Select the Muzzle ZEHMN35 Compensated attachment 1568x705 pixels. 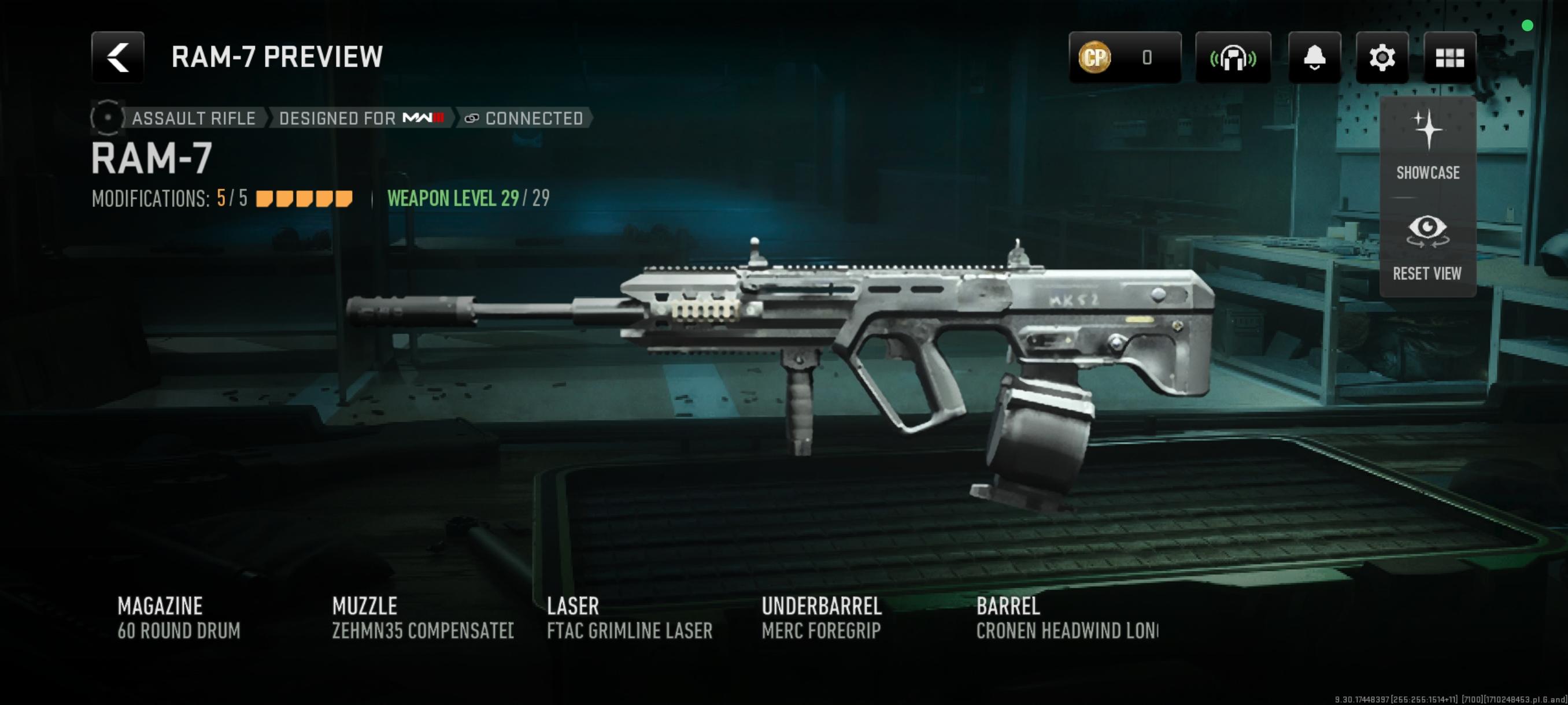[423, 617]
